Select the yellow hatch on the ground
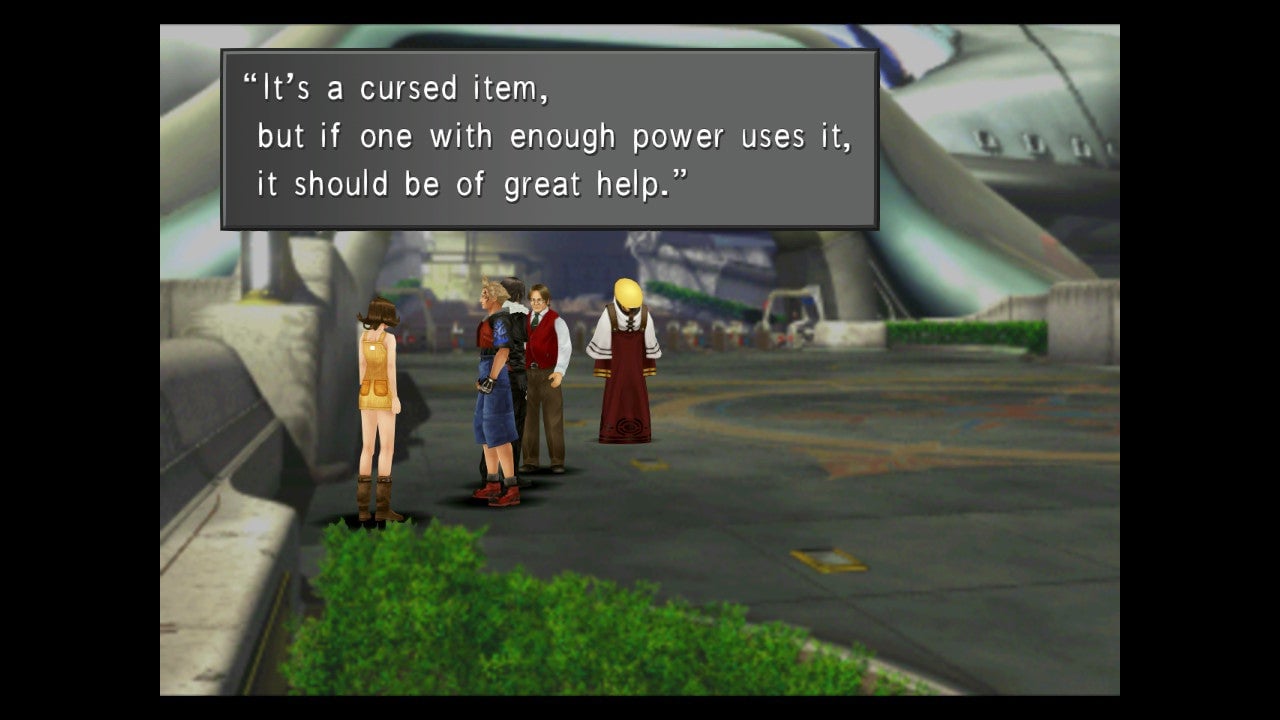Viewport: 1280px width, 720px height. (x=826, y=560)
